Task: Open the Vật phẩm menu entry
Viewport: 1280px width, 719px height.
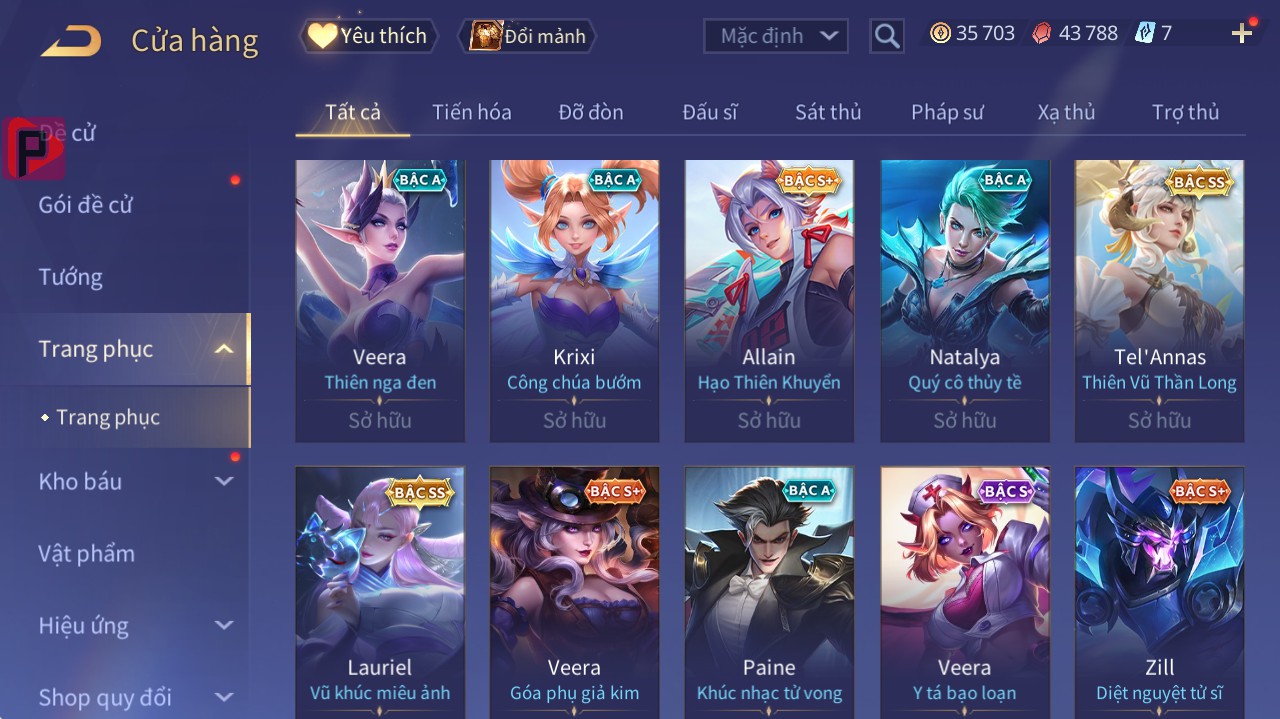Action: click(x=86, y=553)
